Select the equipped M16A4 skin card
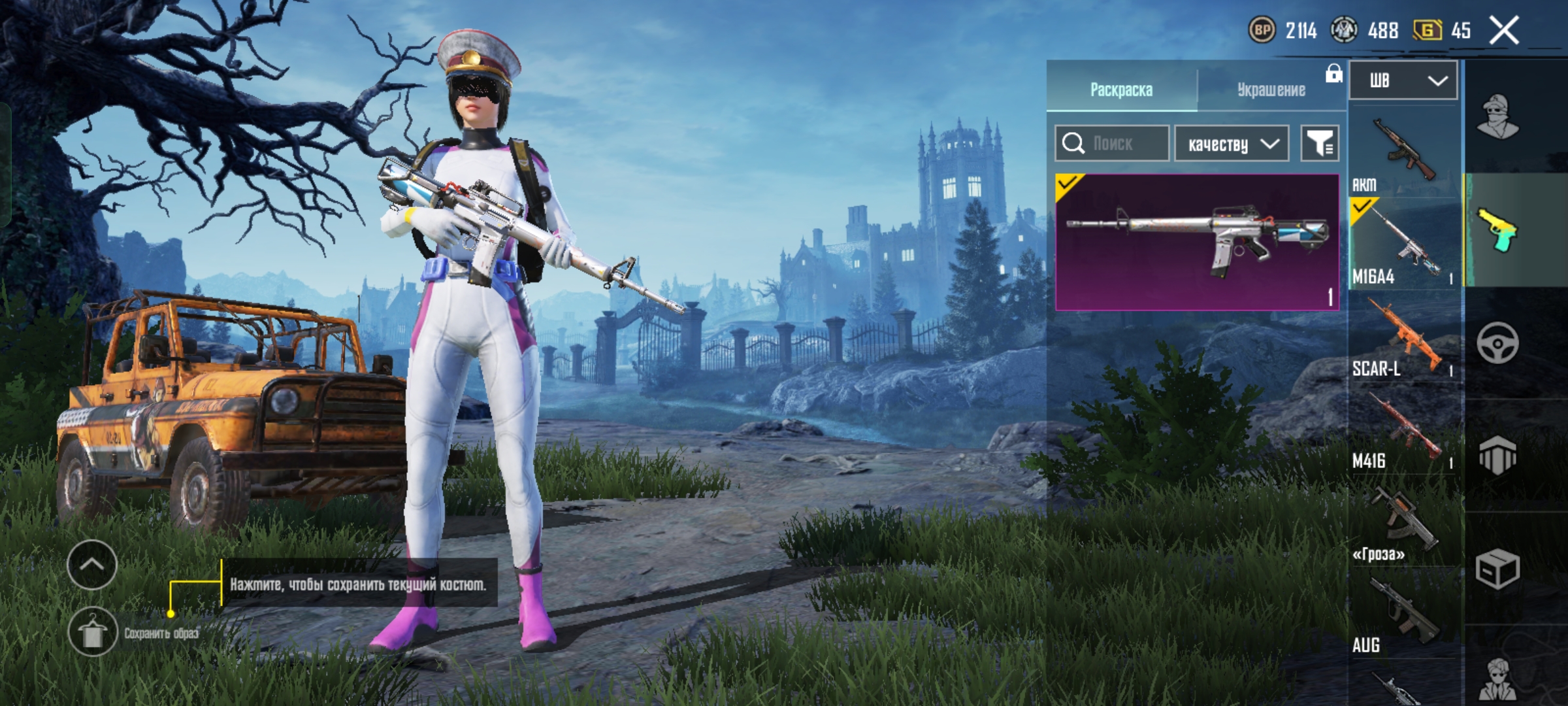 1197,242
